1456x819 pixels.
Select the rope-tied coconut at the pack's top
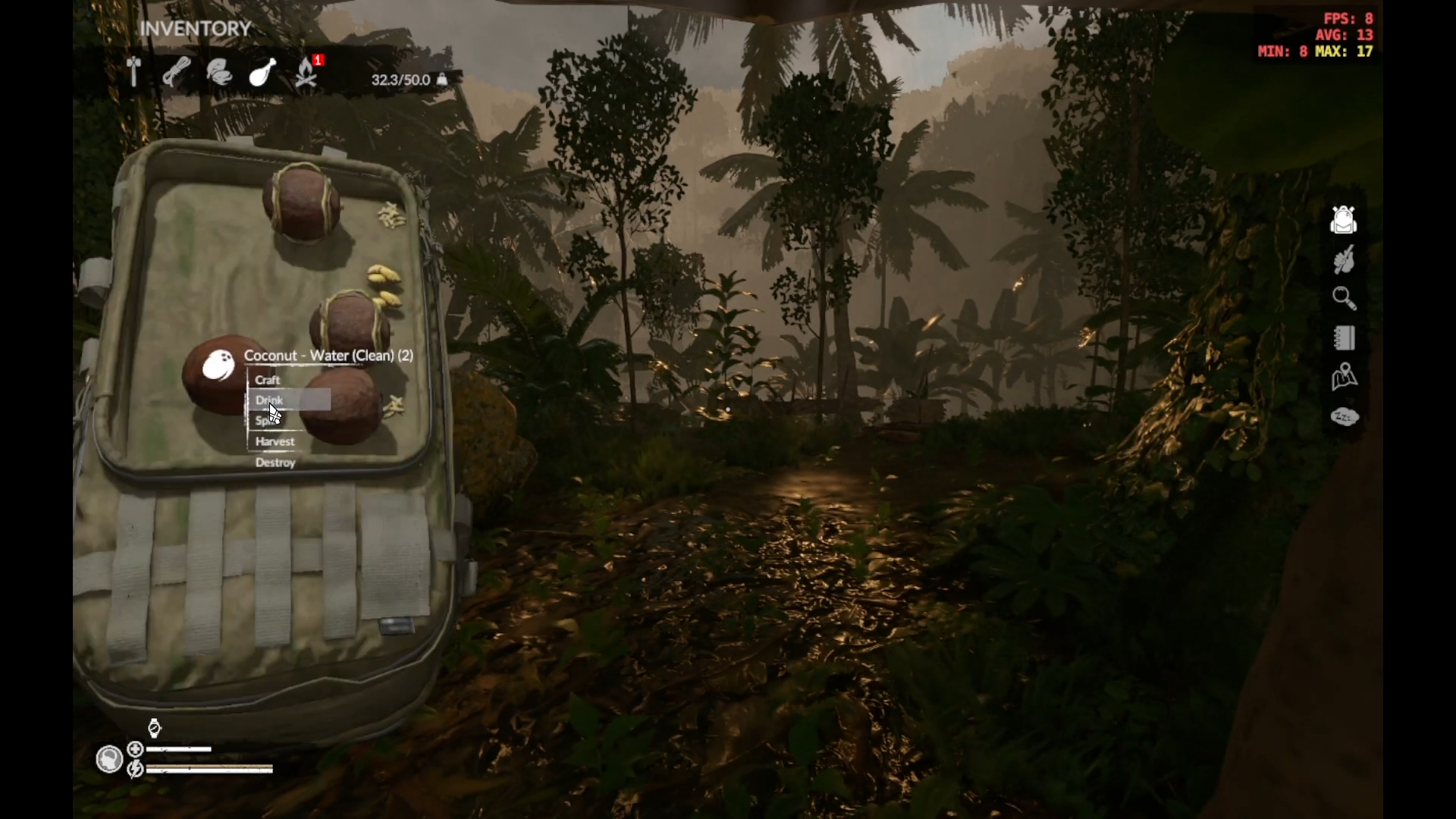(x=301, y=201)
